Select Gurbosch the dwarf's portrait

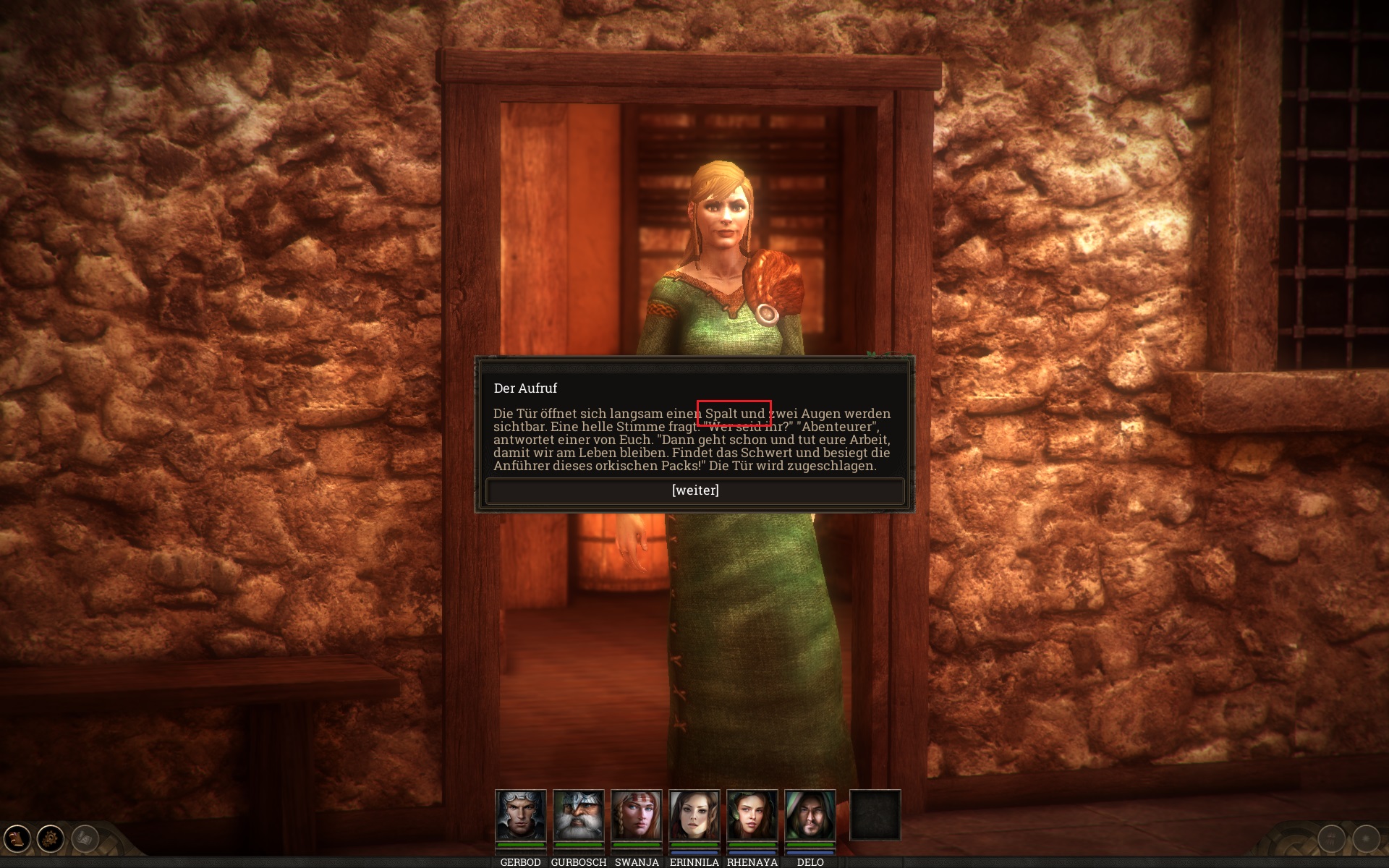pyautogui.click(x=578, y=815)
